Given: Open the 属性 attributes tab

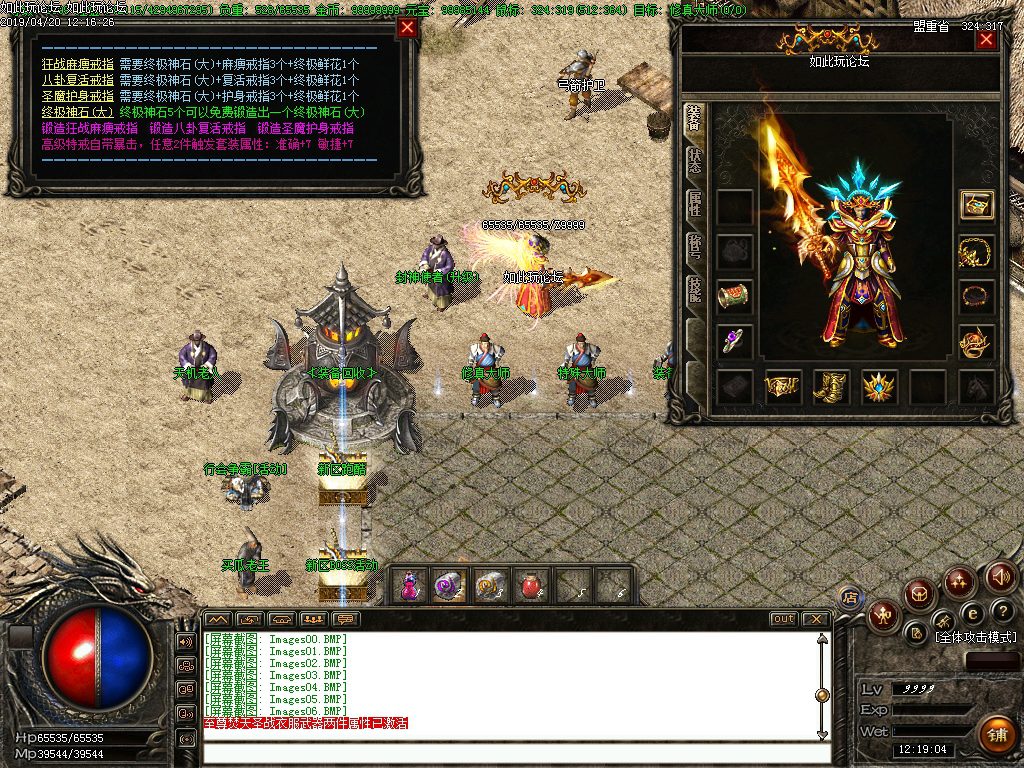Looking at the screenshot, I should pyautogui.click(x=694, y=206).
